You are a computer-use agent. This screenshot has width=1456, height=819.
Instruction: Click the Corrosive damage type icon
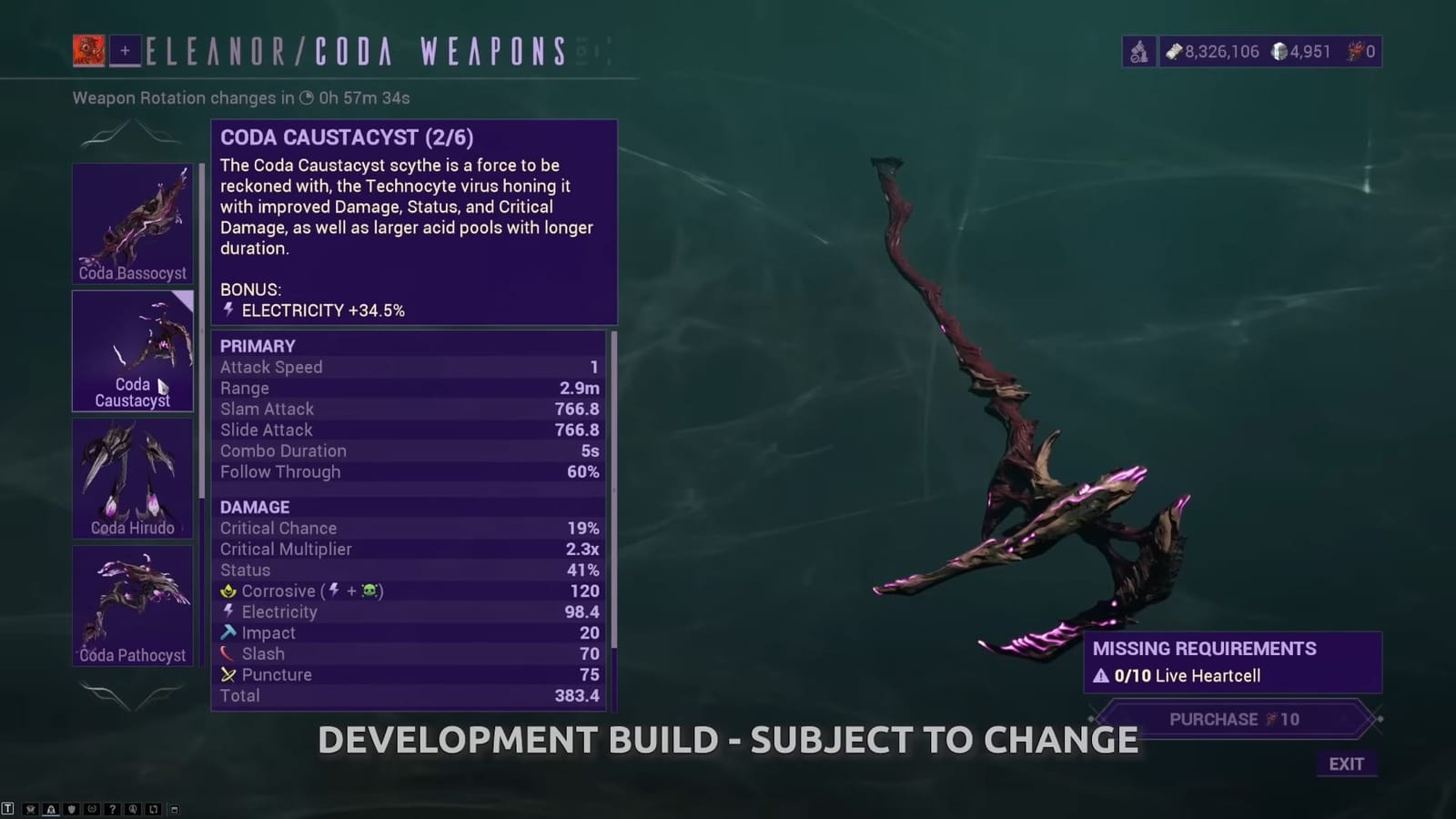click(227, 591)
